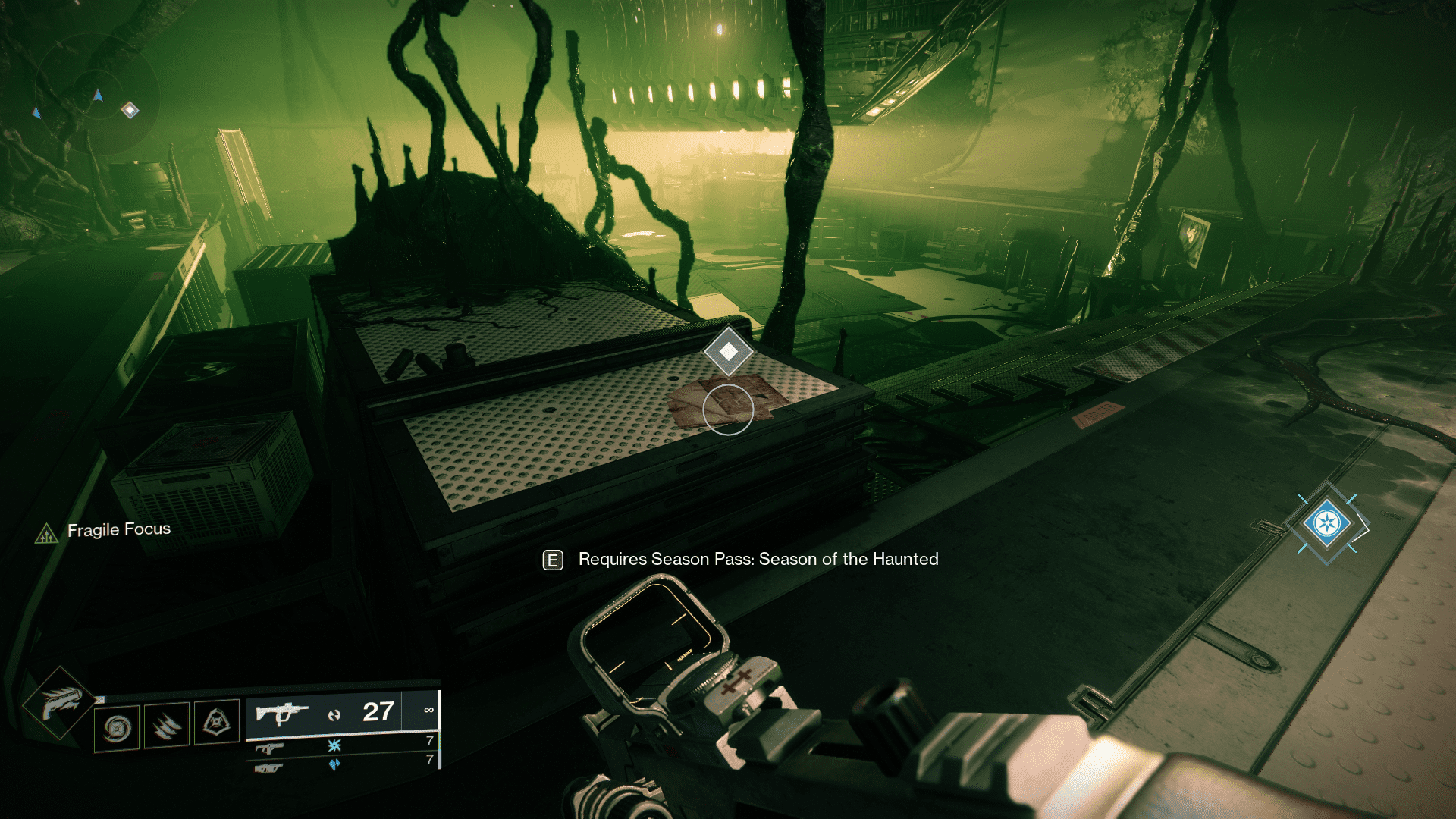1456x819 pixels.
Task: Click the heavy weapon slot icon
Action: pyautogui.click(x=269, y=768)
